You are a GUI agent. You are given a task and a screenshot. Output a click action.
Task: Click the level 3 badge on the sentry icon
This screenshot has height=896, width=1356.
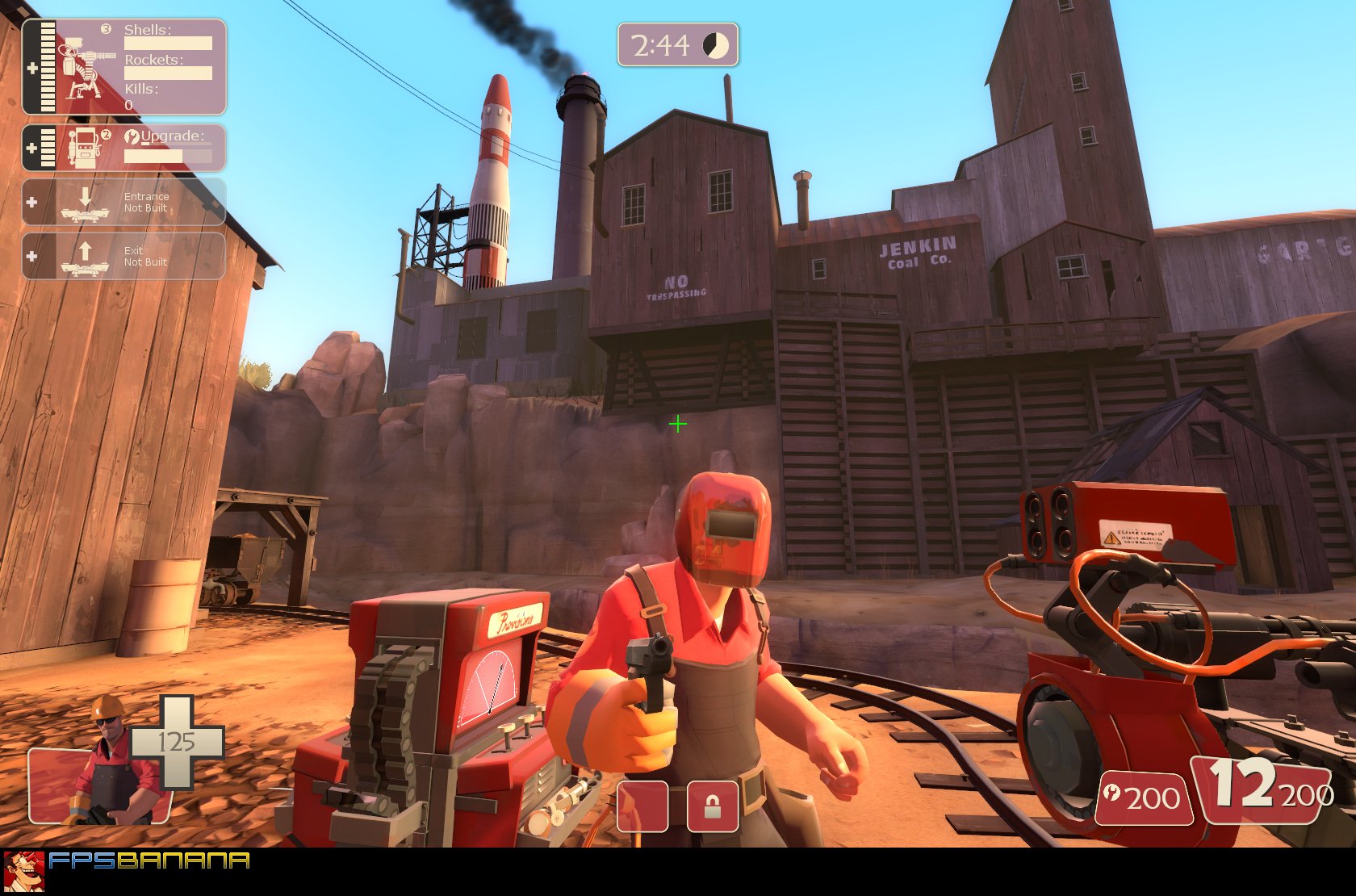tap(105, 29)
